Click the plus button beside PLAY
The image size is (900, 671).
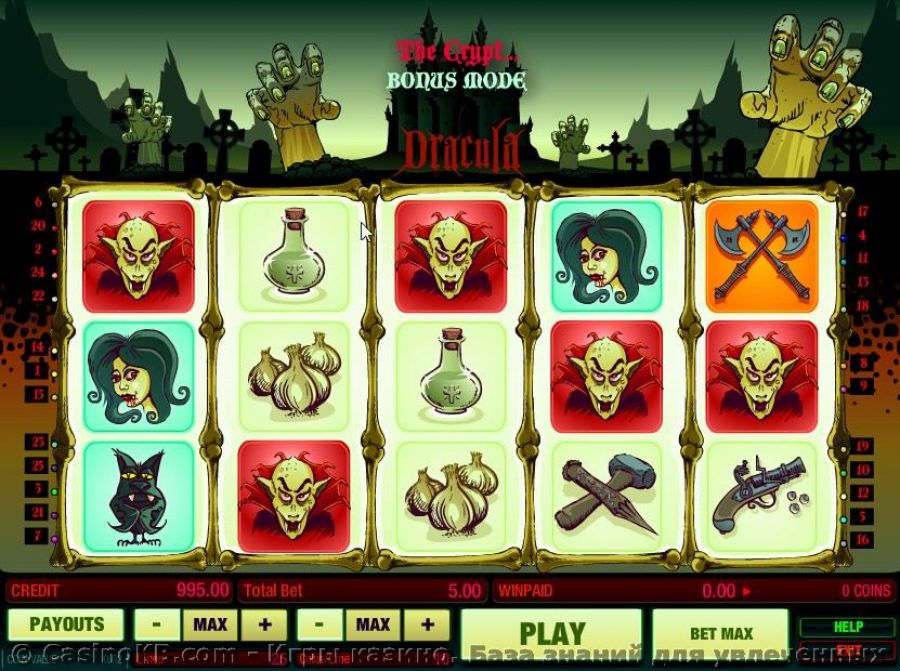[427, 626]
